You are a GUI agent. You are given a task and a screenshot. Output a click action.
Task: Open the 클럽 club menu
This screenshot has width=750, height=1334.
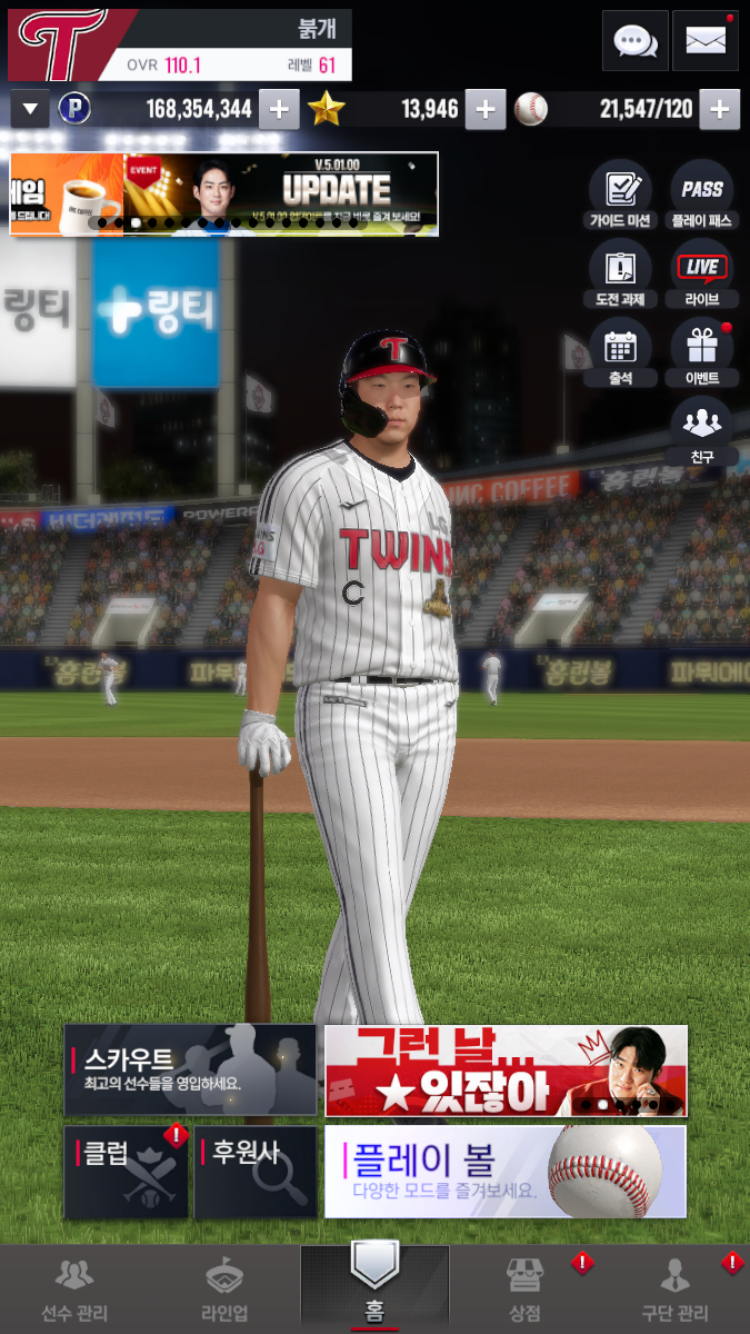pyautogui.click(x=126, y=1172)
